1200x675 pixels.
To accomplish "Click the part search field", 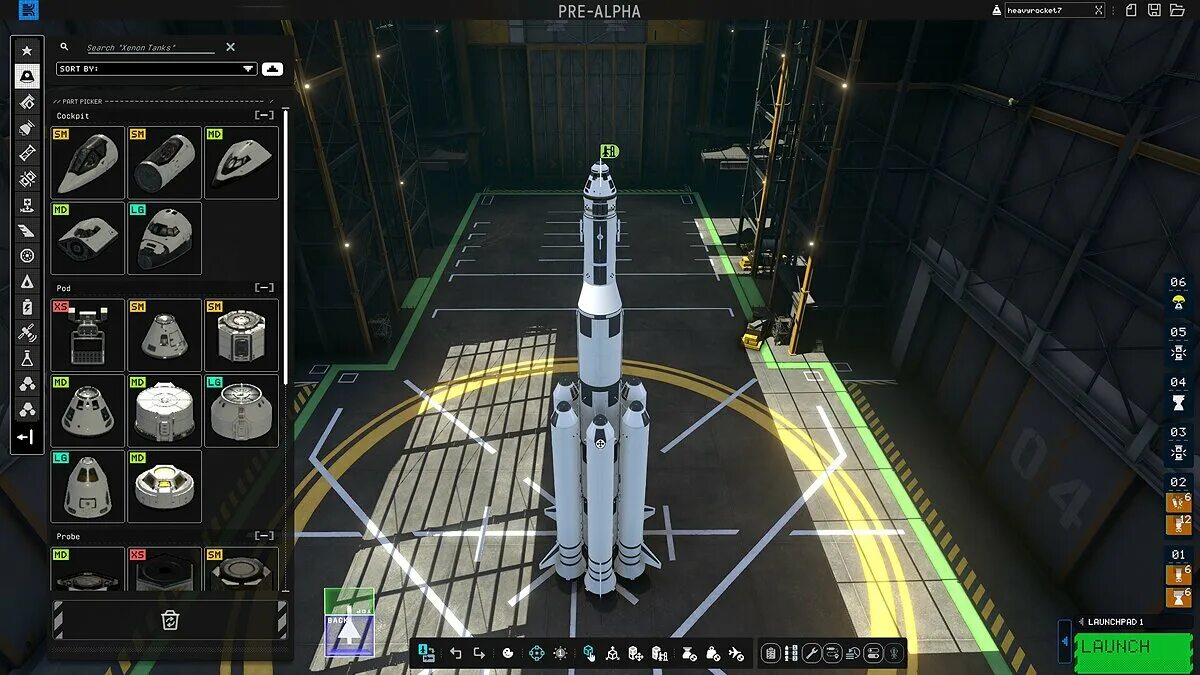I will click(150, 47).
